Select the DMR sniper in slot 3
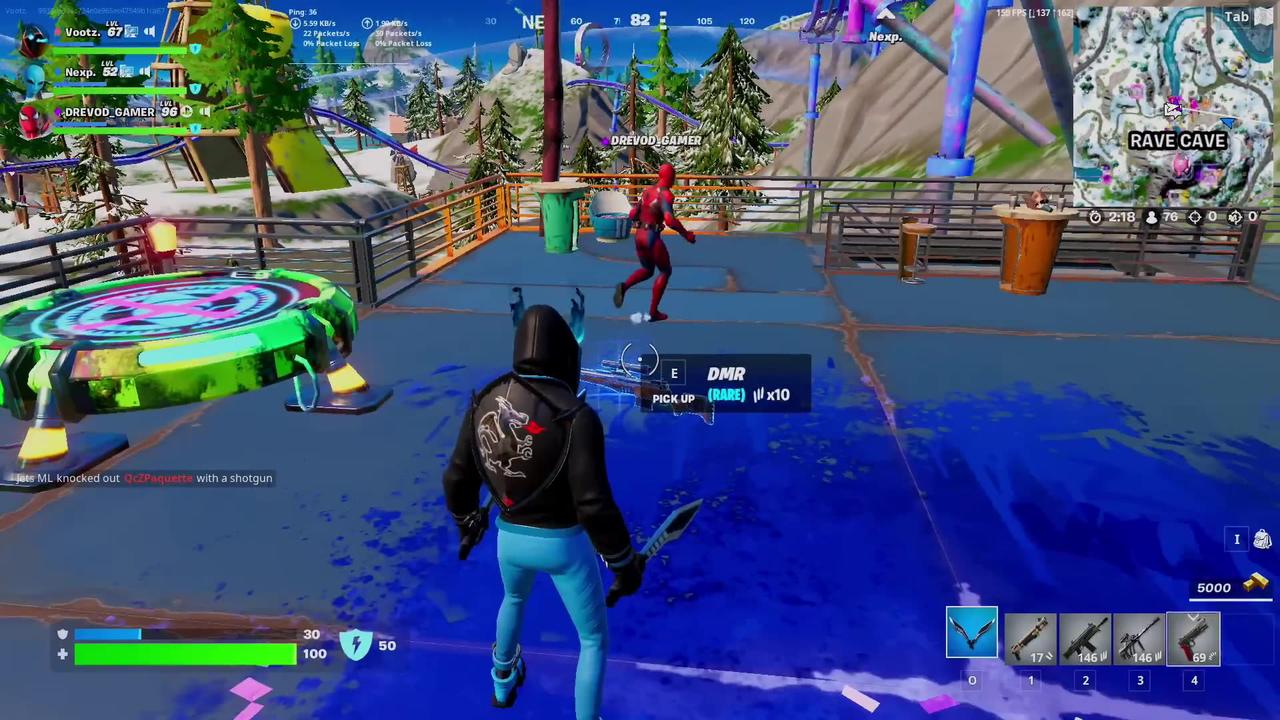 (x=1140, y=638)
